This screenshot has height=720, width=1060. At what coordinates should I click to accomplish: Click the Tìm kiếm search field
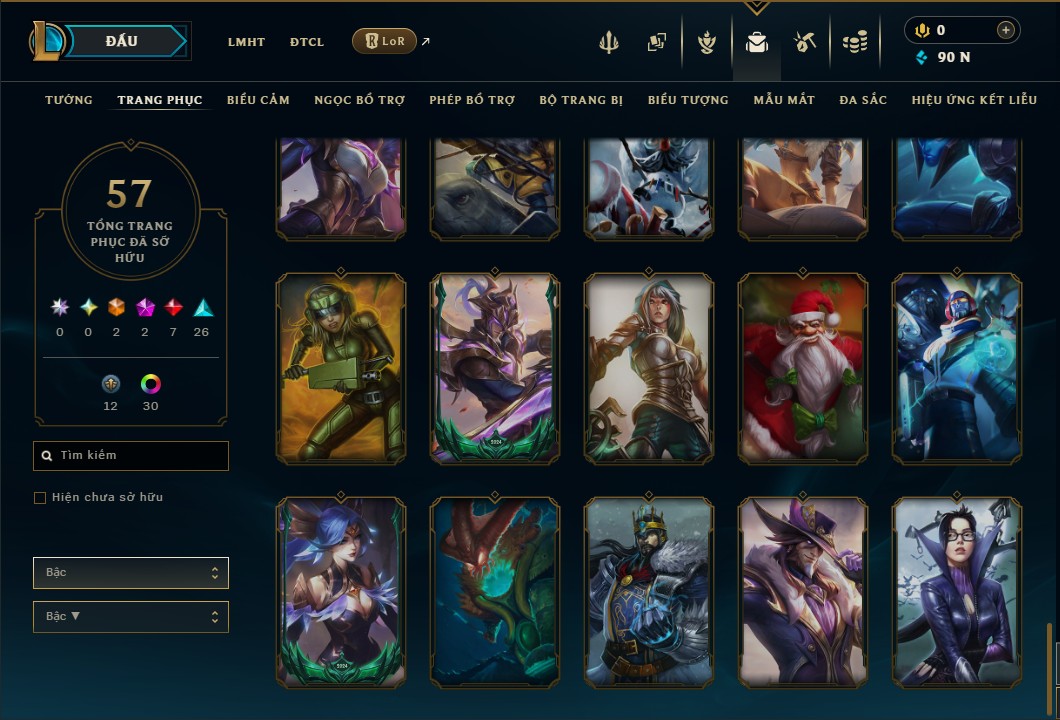point(131,456)
